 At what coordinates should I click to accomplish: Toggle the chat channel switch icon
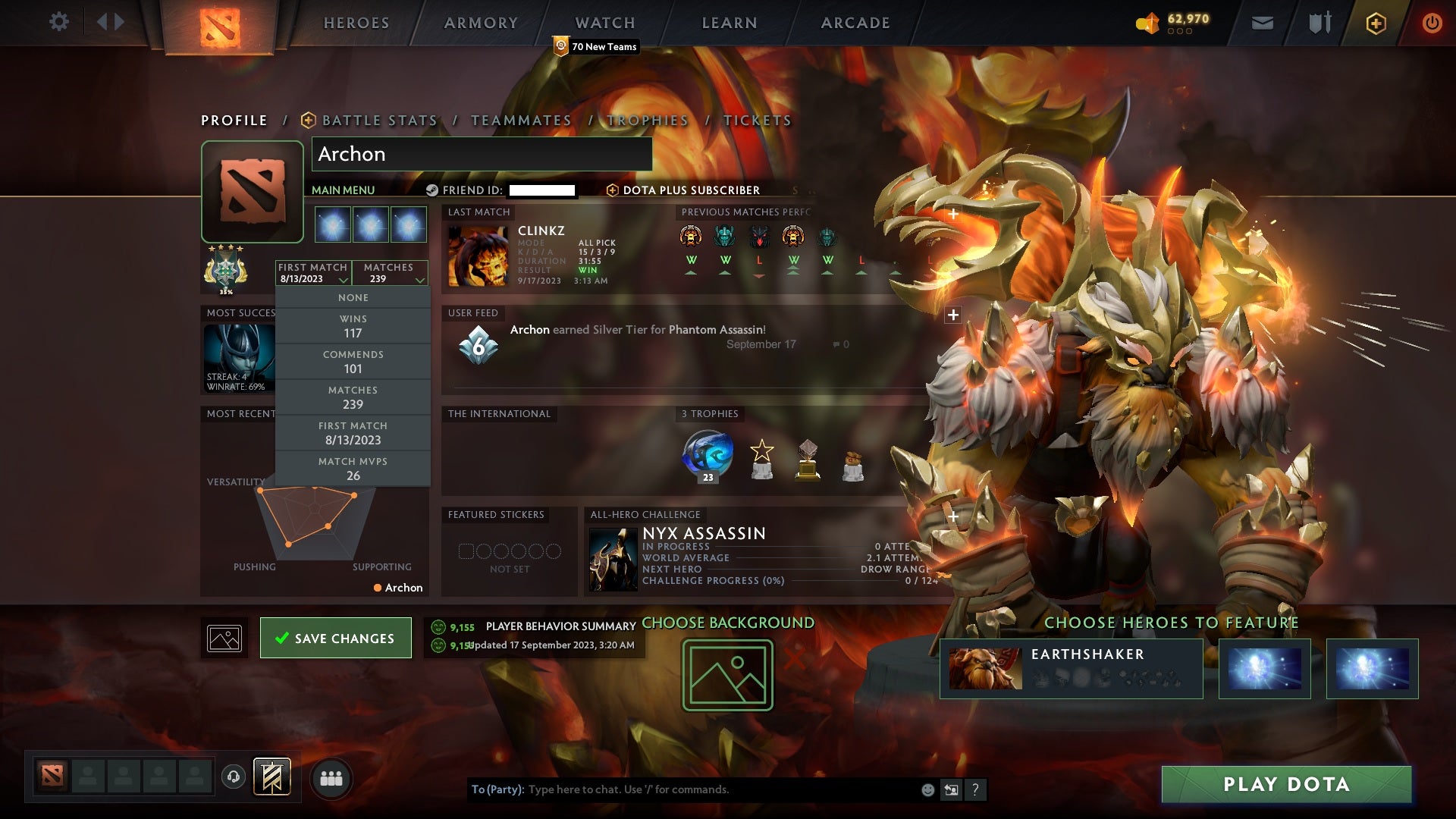click(x=951, y=789)
